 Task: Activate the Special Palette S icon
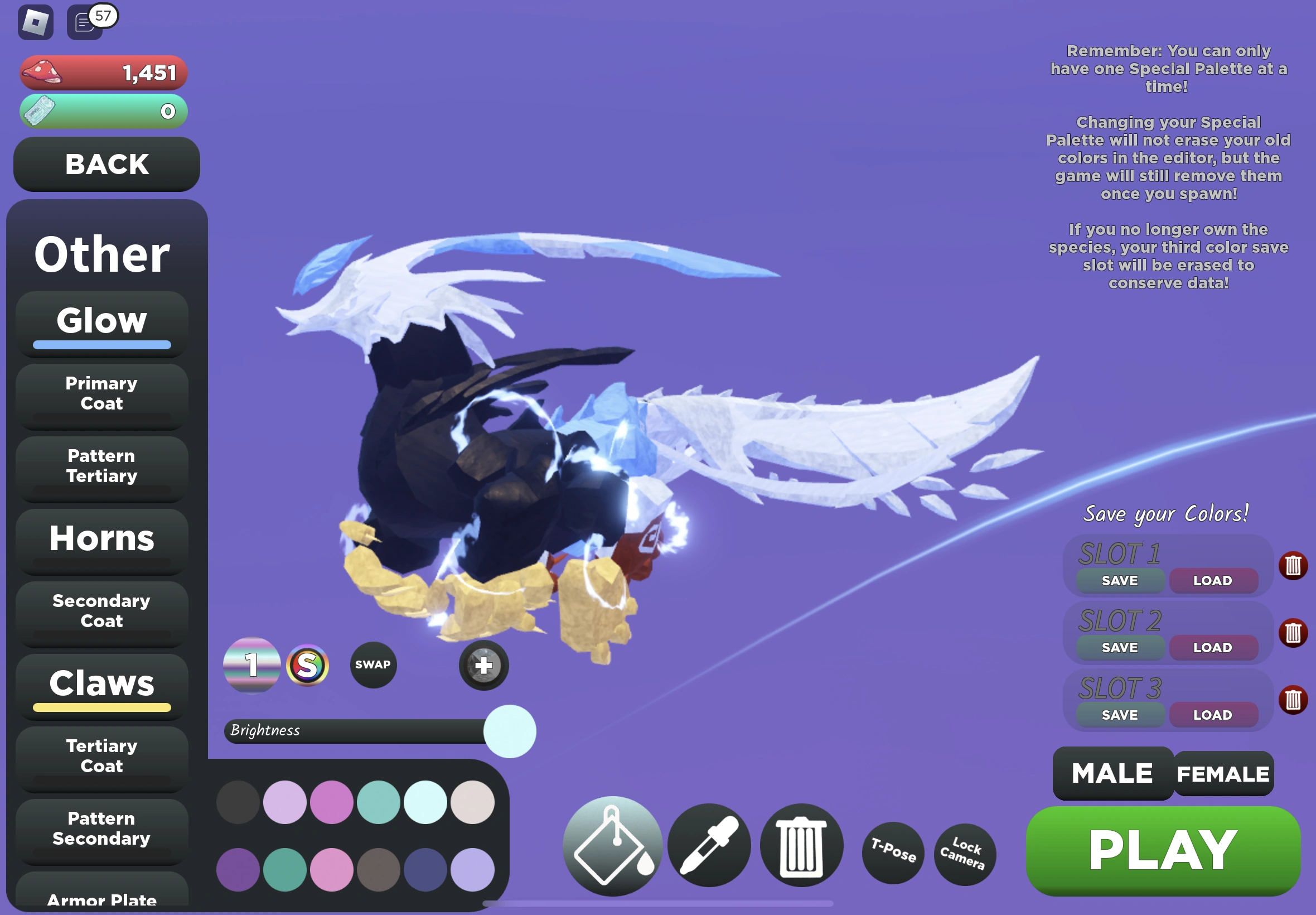pos(308,665)
